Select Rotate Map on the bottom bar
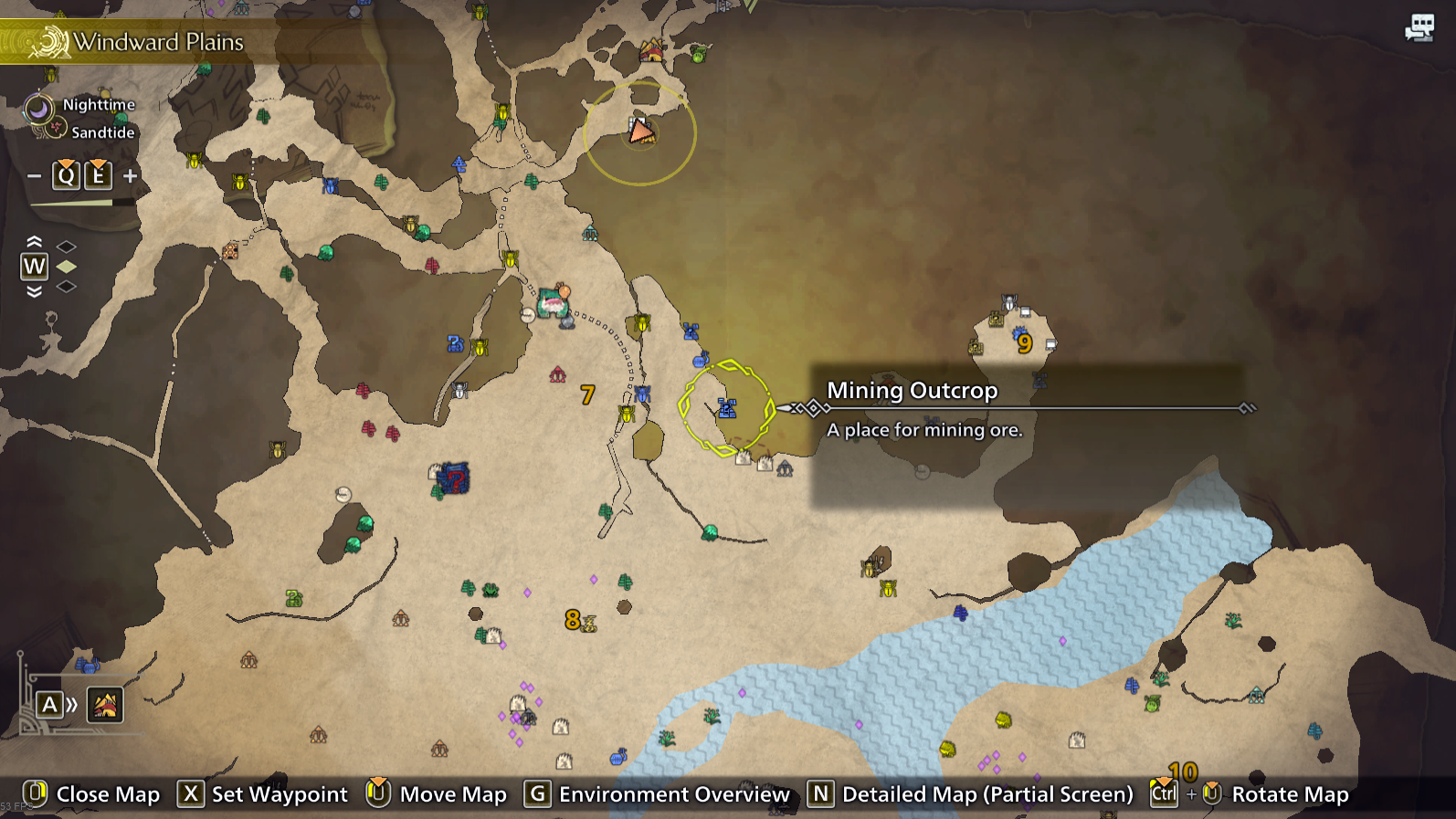This screenshot has height=819, width=1456. point(1289,793)
